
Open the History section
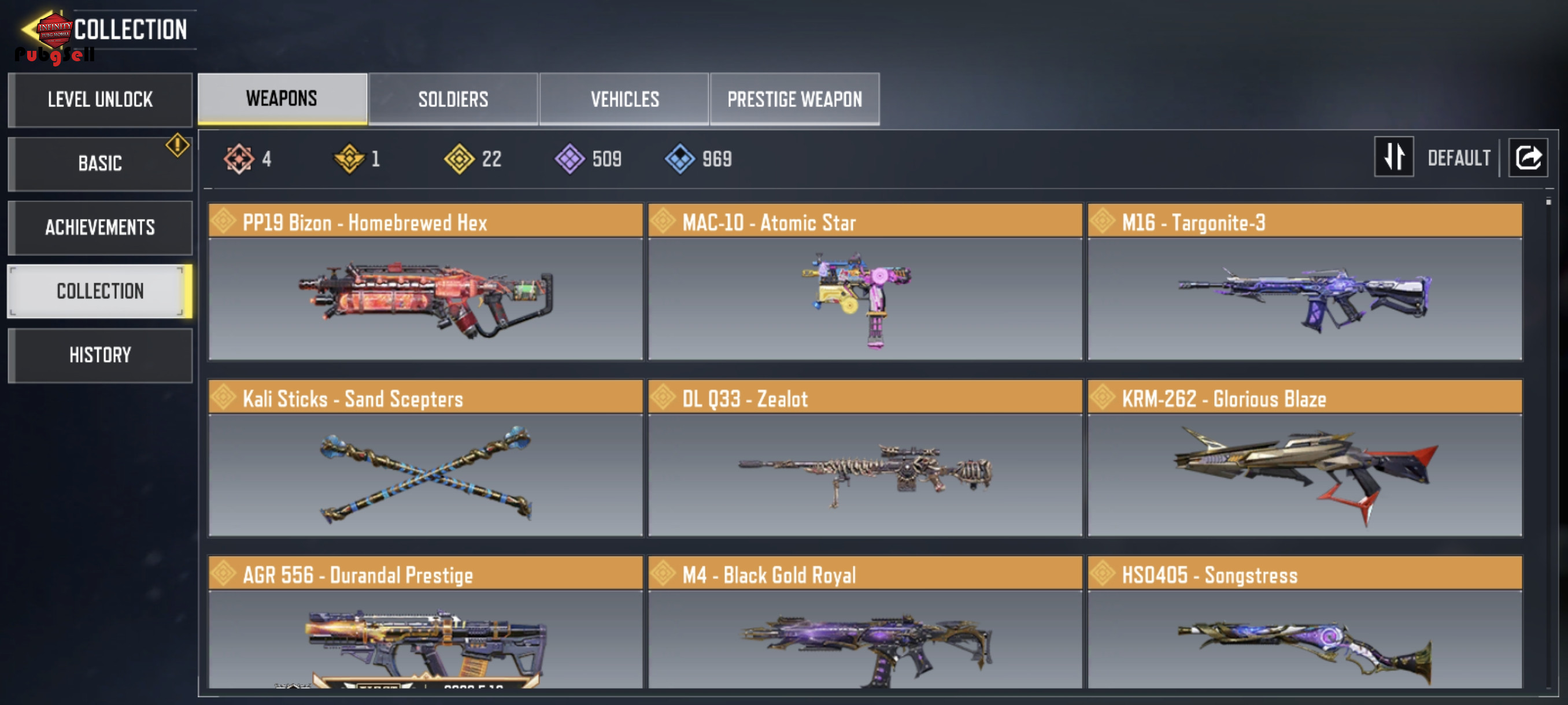(x=101, y=355)
